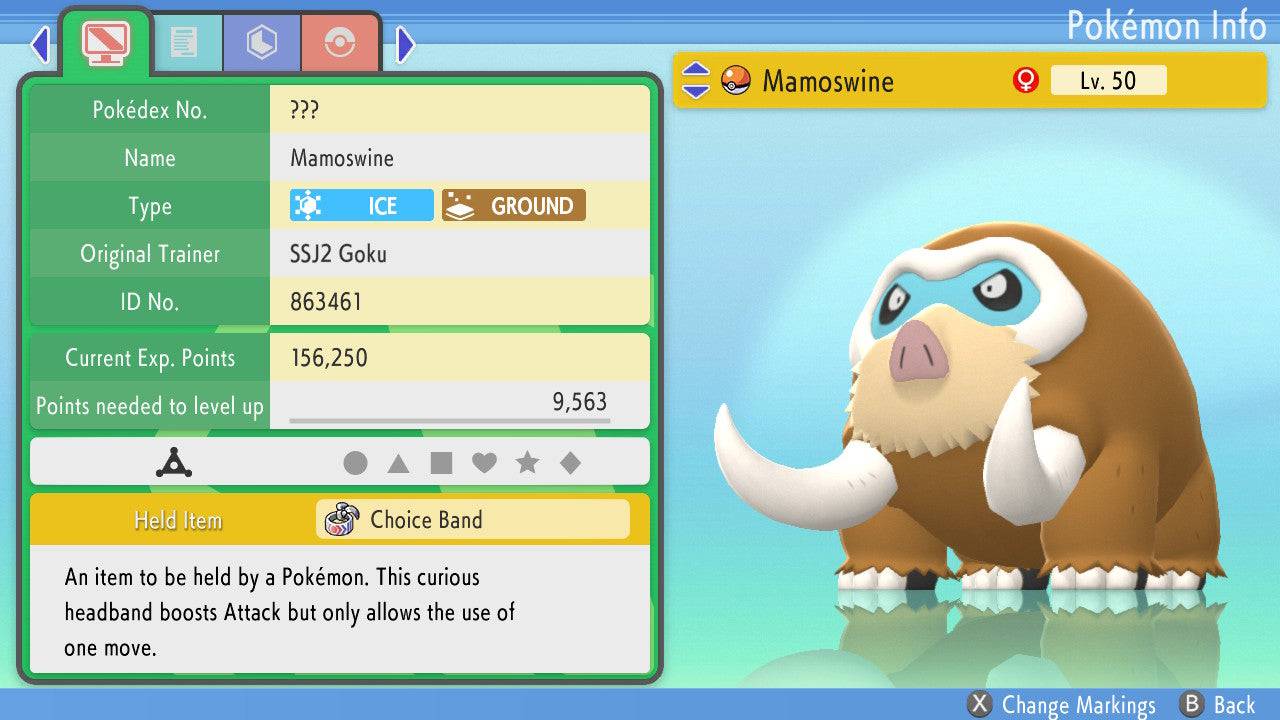Select the red ribbons tab
1280x720 pixels.
340,42
